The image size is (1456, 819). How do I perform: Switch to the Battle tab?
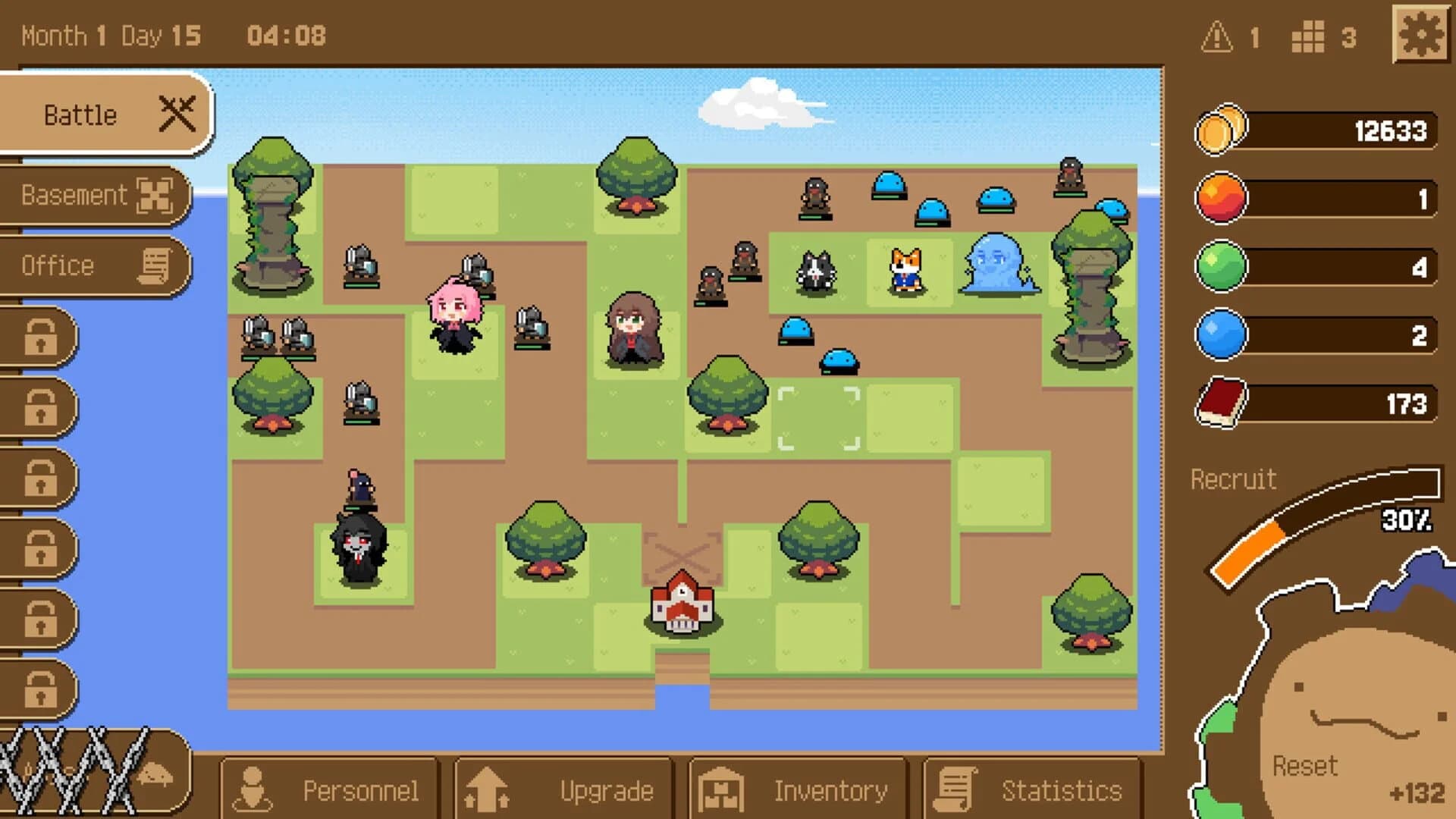(x=80, y=114)
